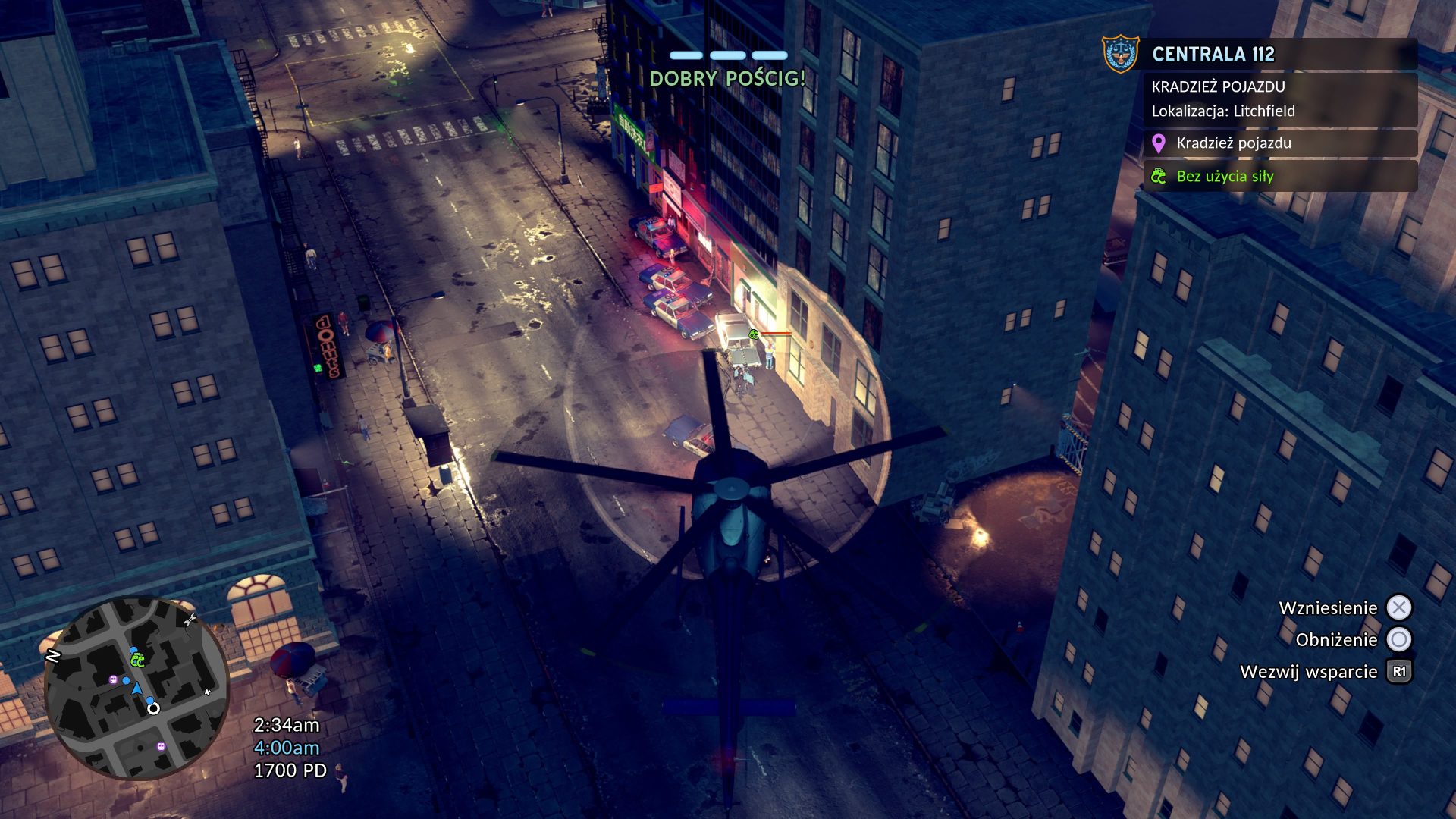Click the blue player arrow on minimap

(136, 689)
